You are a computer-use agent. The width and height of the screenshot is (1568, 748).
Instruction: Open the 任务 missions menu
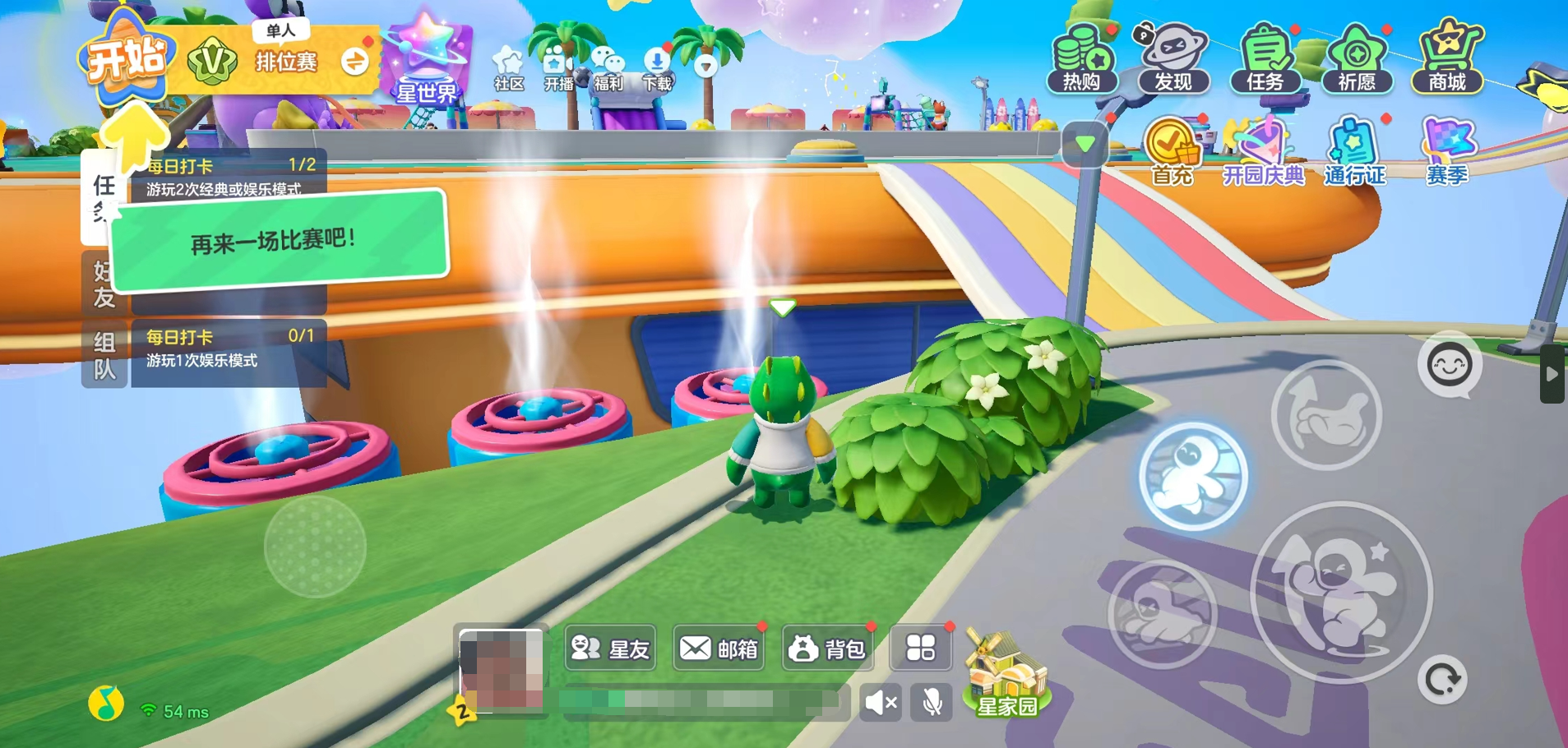click(1265, 58)
